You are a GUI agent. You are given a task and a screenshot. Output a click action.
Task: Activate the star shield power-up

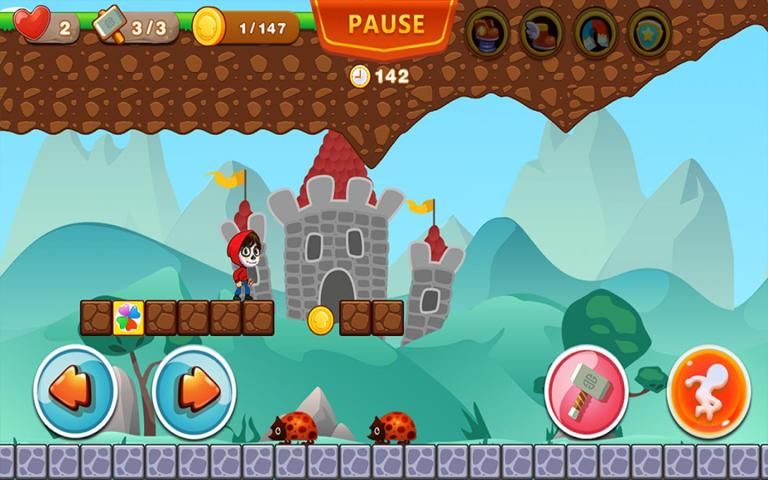point(649,32)
